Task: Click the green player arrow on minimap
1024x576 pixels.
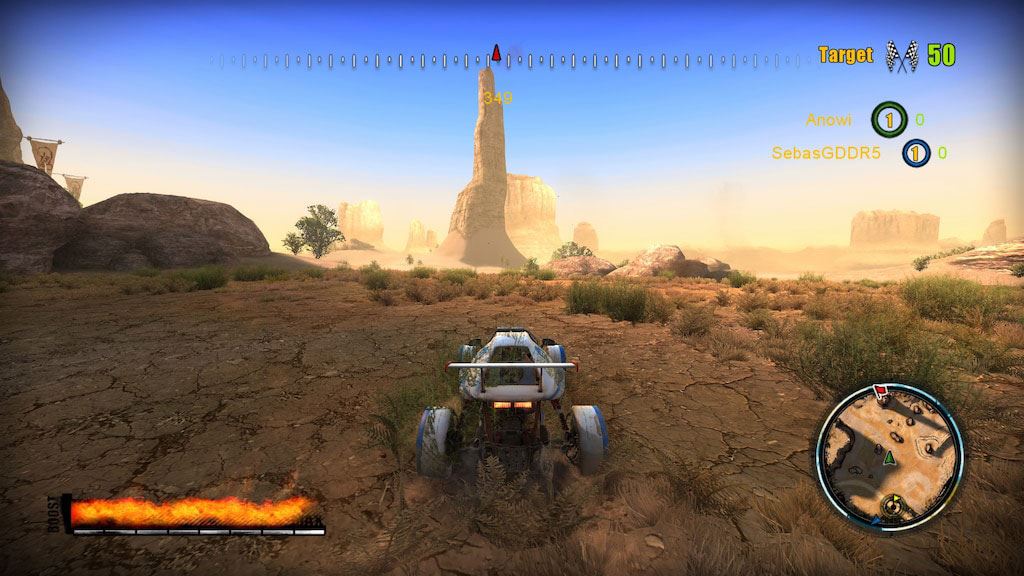Action: coord(888,458)
